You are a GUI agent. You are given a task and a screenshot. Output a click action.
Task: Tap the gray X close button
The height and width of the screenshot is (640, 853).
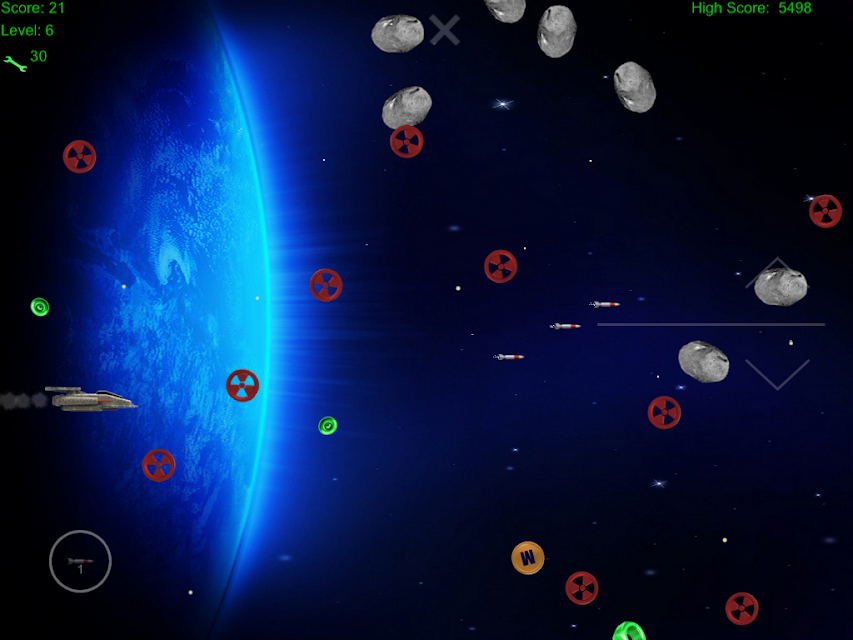(x=445, y=30)
